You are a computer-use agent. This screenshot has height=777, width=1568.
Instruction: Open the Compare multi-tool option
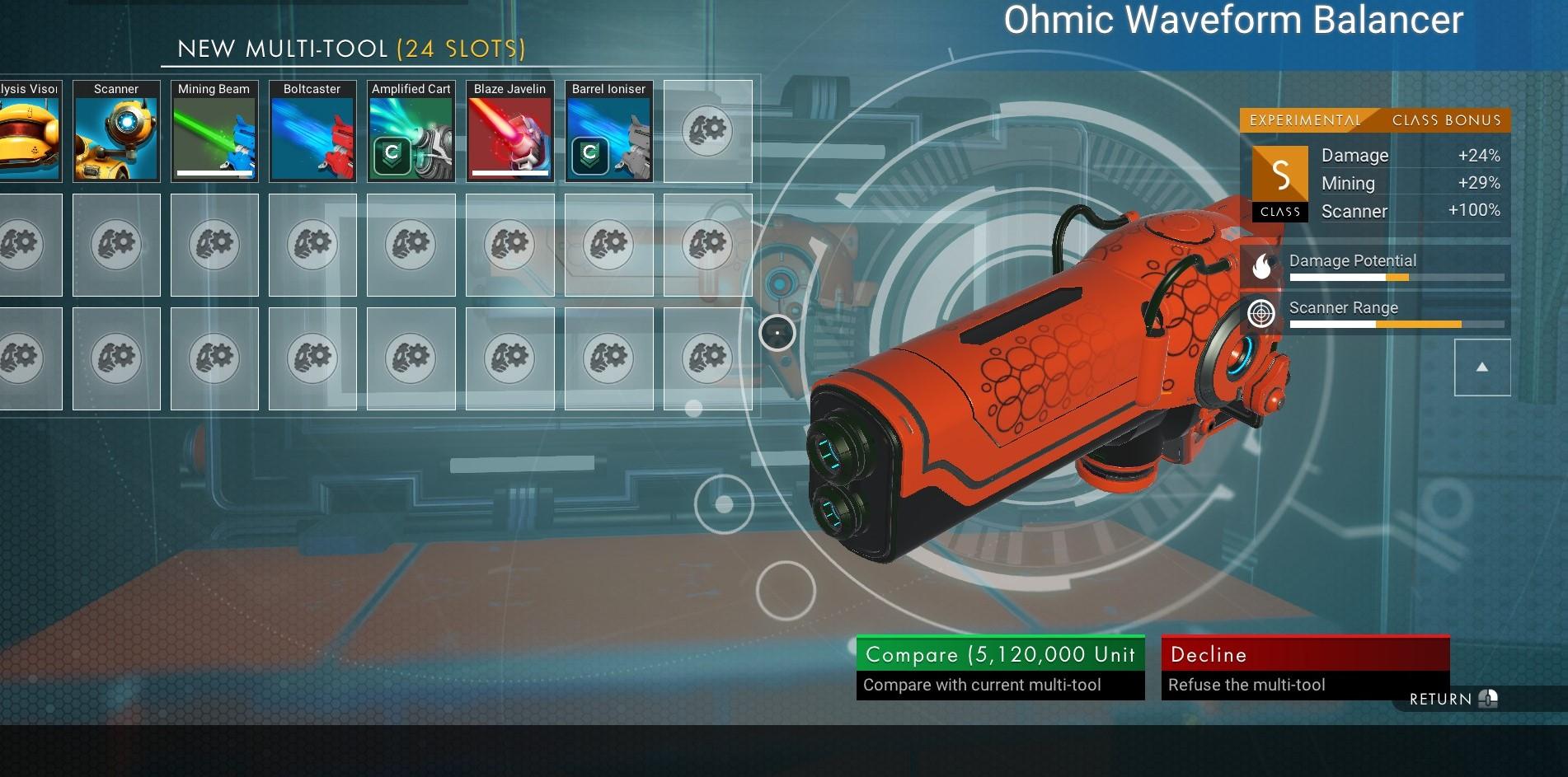point(999,654)
